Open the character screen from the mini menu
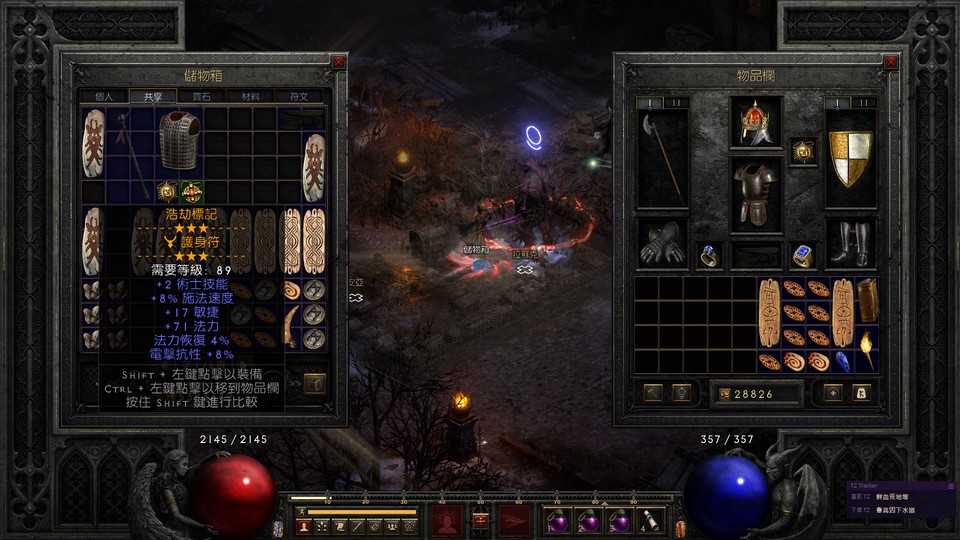Viewport: 960px width, 540px height. click(303, 525)
